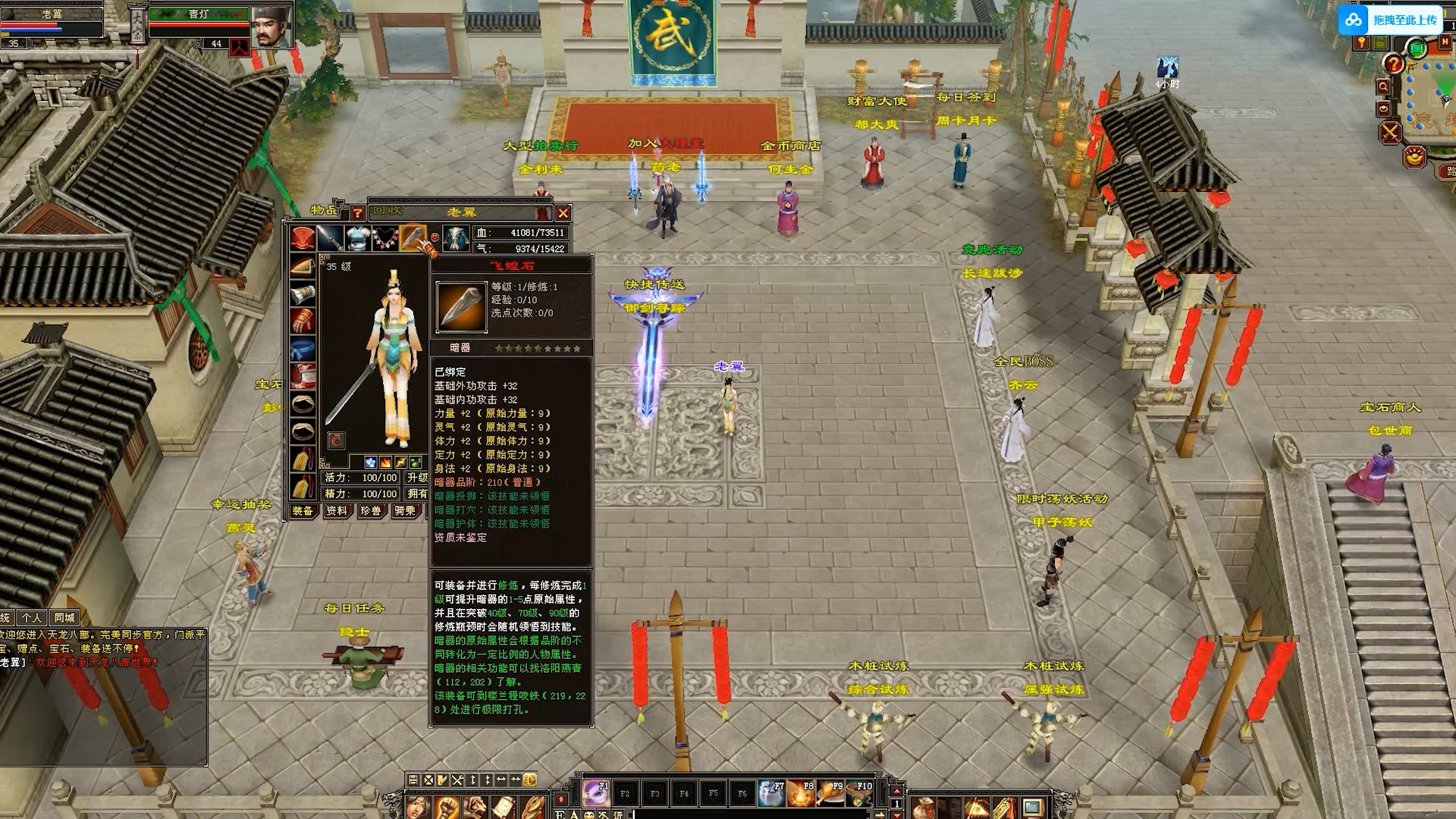Select the red glove equipment slot
Viewport: 1456px width, 819px height.
tap(303, 322)
